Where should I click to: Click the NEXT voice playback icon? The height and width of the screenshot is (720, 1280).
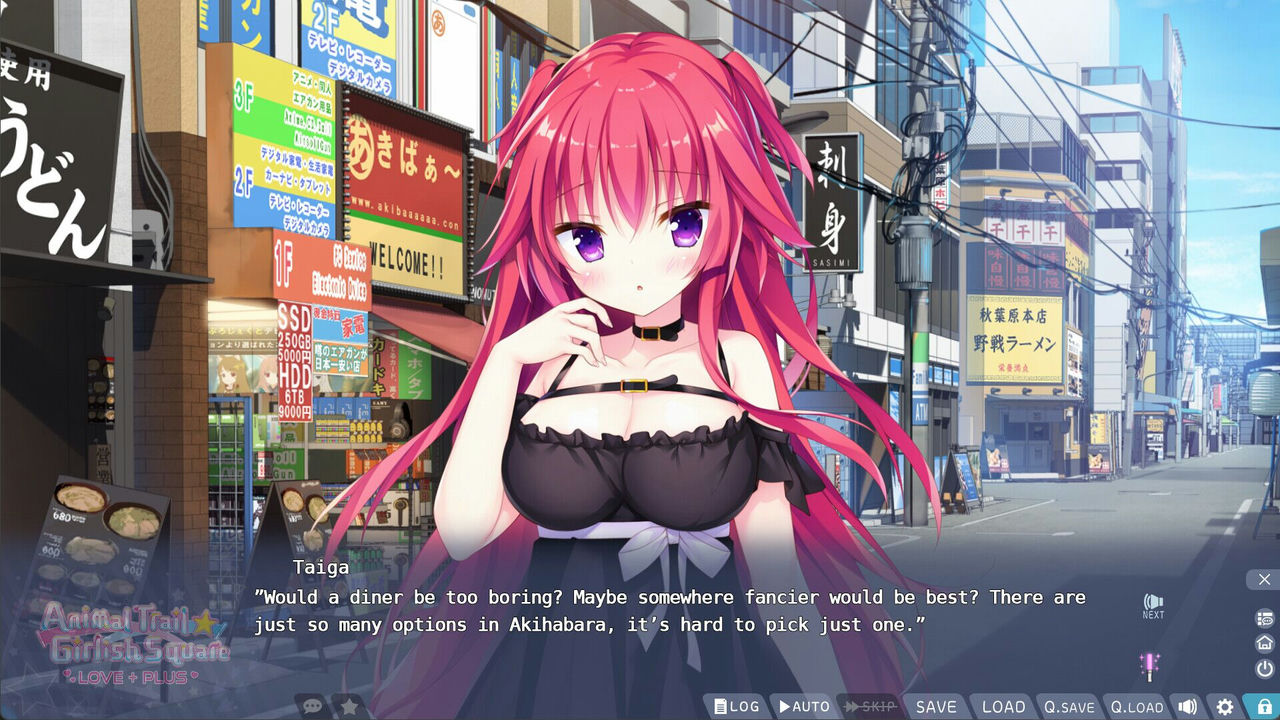coord(1152,605)
